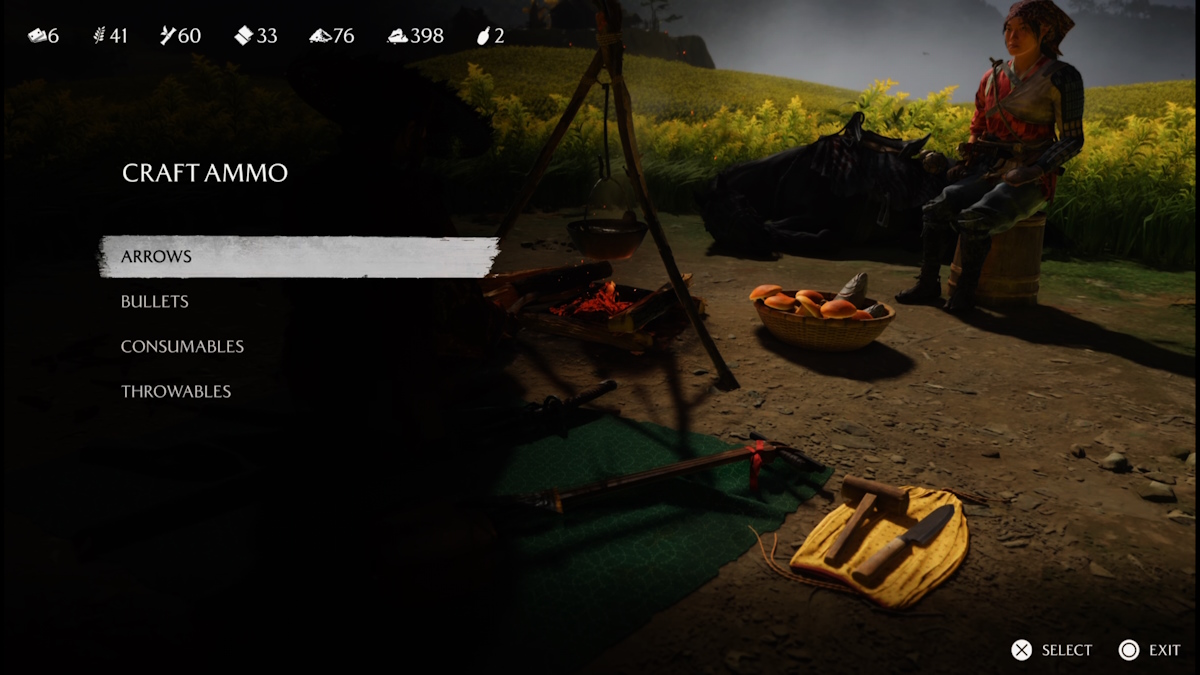Go to the Throwables crafting entry
Image resolution: width=1200 pixels, height=675 pixels.
tap(176, 392)
